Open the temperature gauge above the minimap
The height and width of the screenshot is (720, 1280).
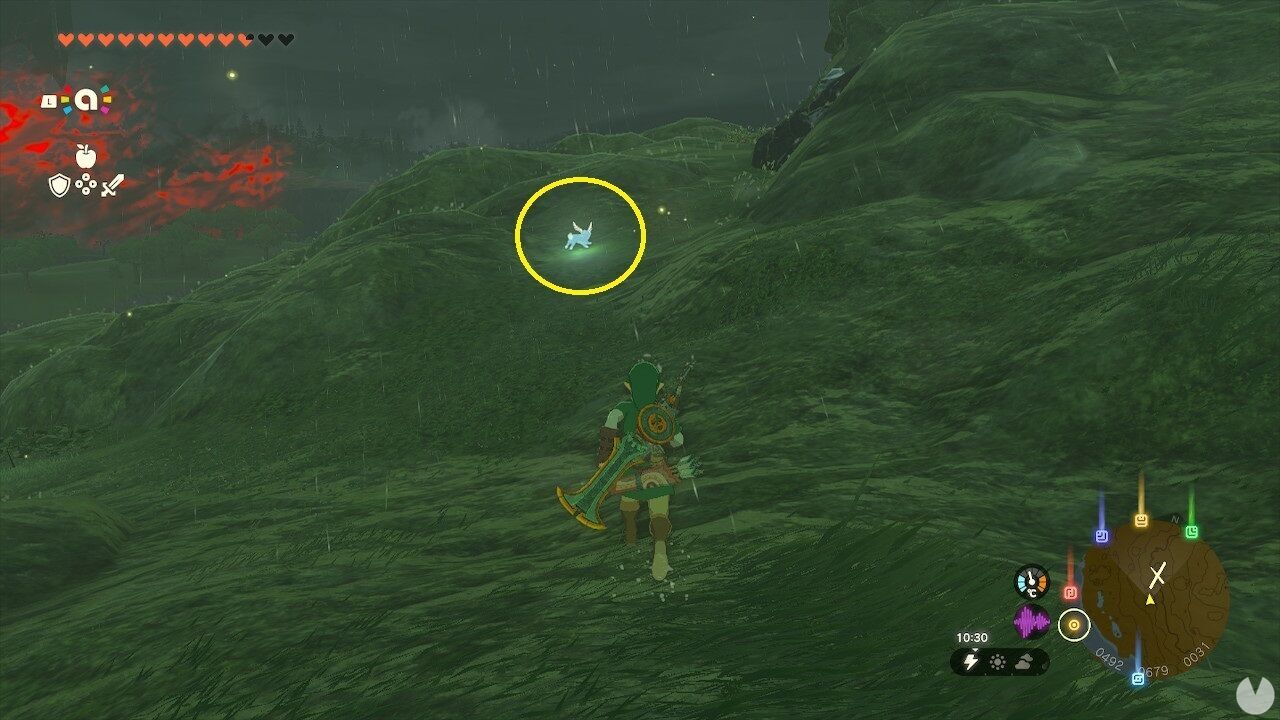tap(1031, 582)
